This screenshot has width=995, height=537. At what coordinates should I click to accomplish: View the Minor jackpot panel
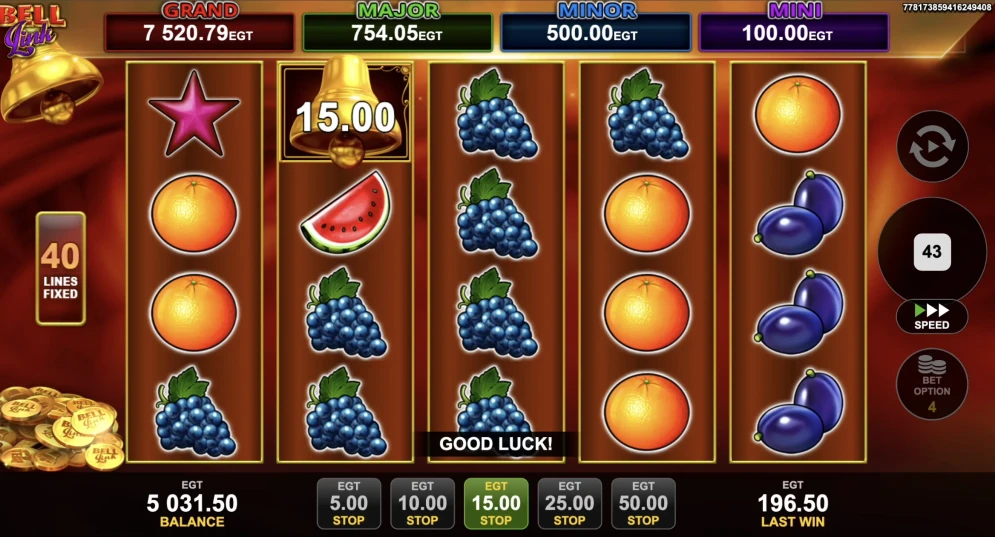point(596,28)
